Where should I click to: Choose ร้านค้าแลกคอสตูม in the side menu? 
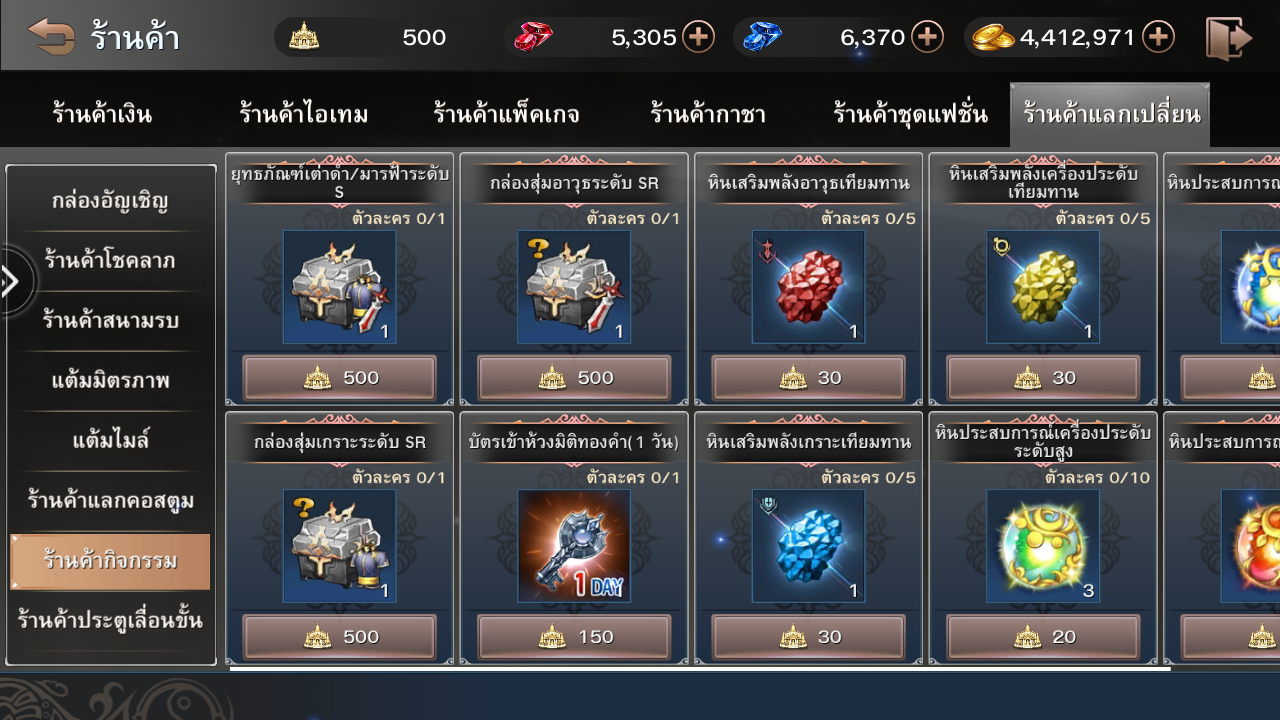tap(110, 500)
